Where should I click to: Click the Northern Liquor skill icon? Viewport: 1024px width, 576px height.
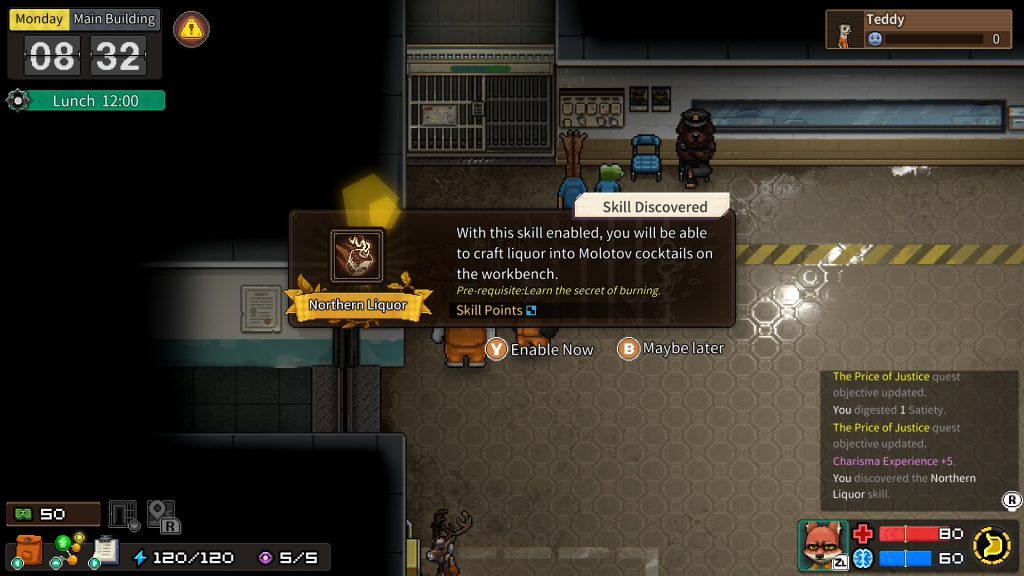pyautogui.click(x=357, y=257)
